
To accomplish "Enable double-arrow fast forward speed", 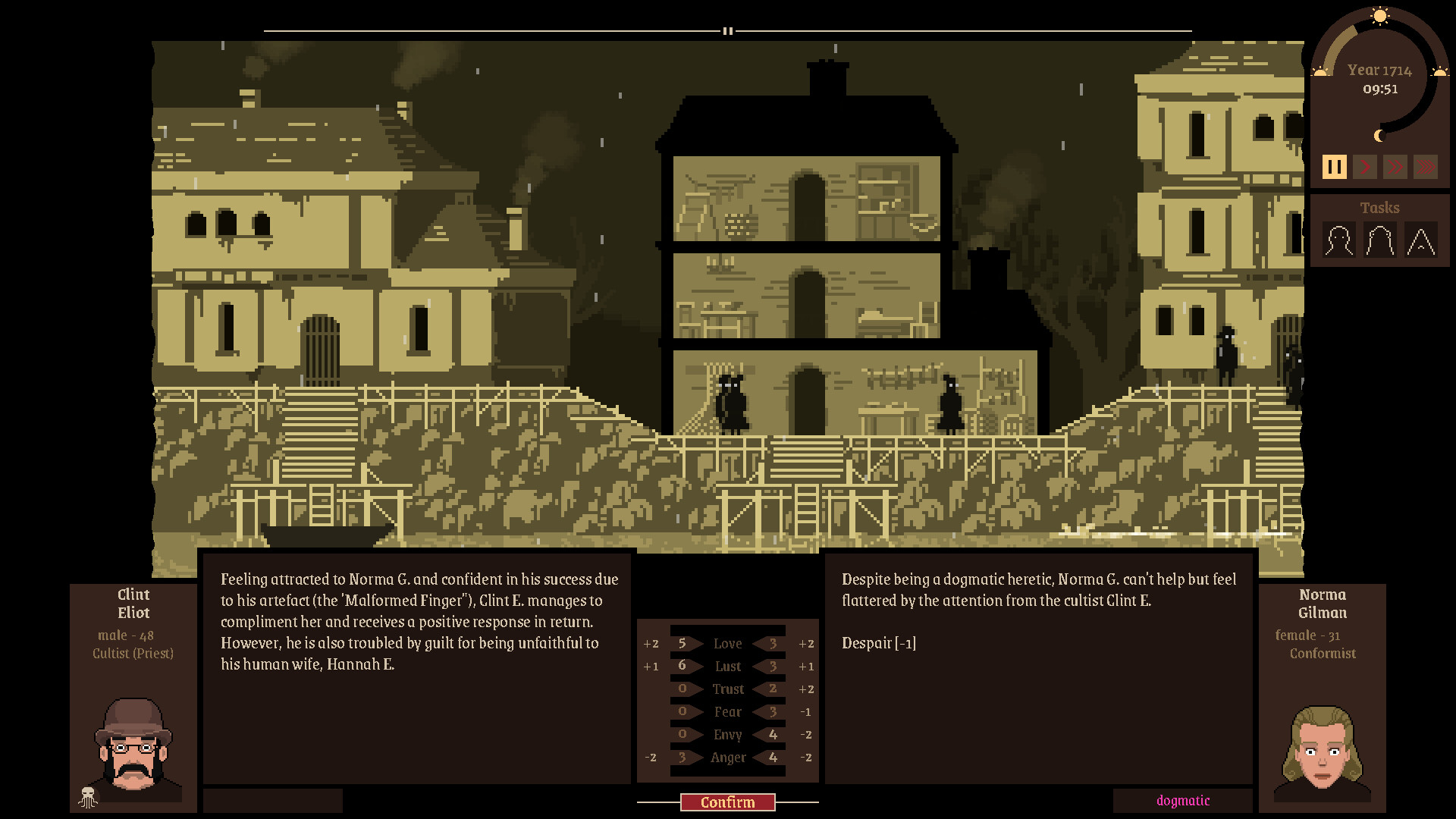I will click(x=1396, y=166).
